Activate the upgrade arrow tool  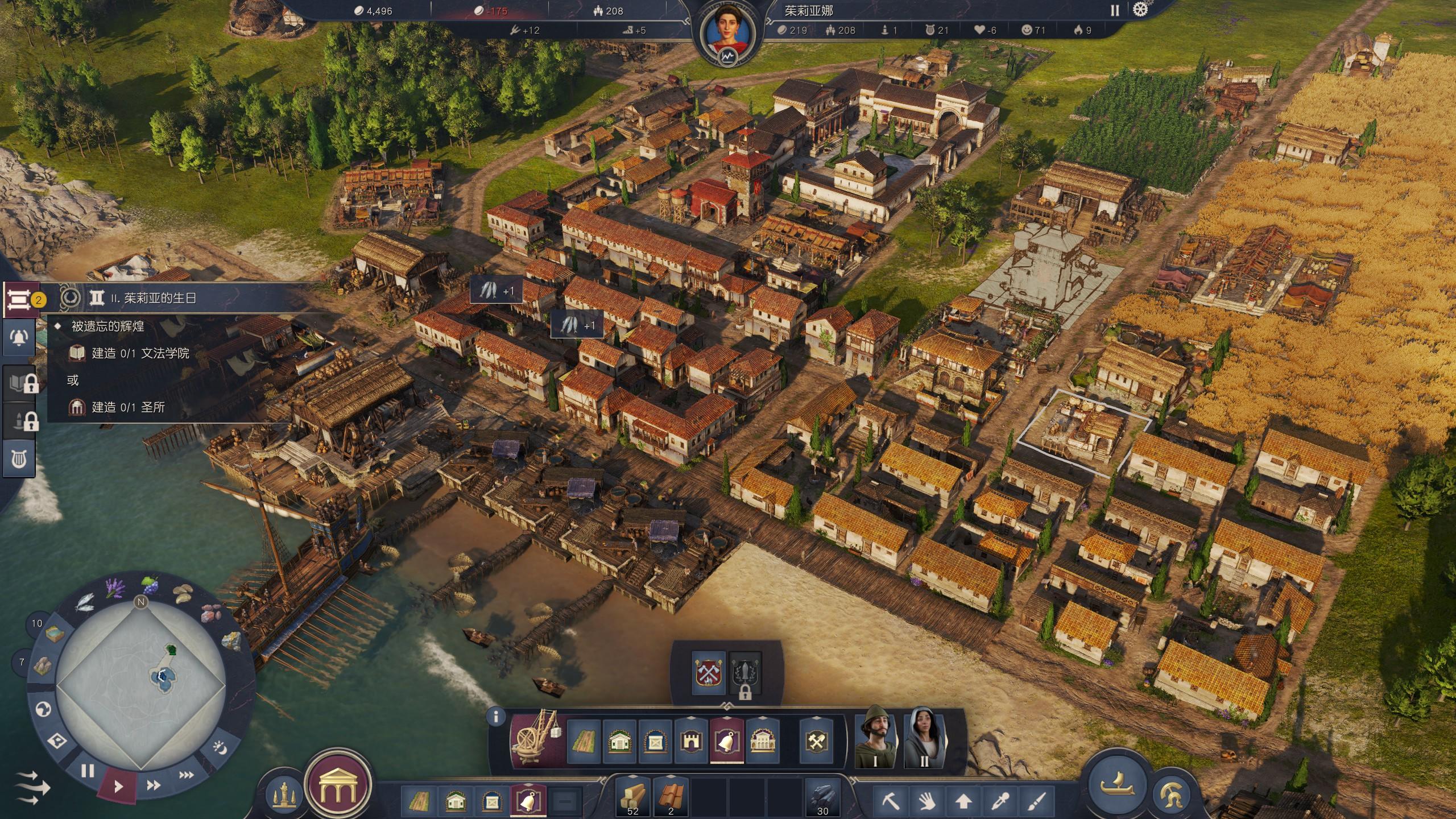[963, 802]
